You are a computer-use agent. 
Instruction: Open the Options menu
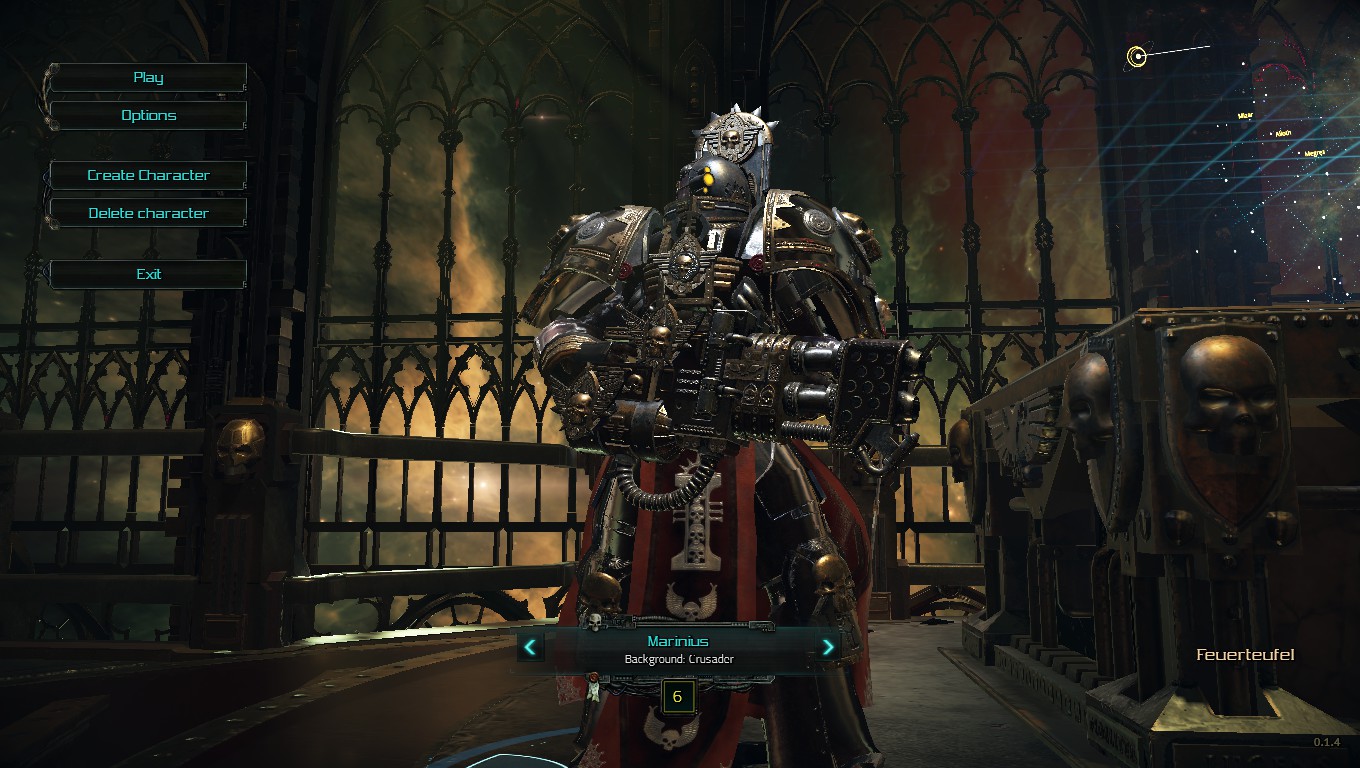click(x=148, y=116)
